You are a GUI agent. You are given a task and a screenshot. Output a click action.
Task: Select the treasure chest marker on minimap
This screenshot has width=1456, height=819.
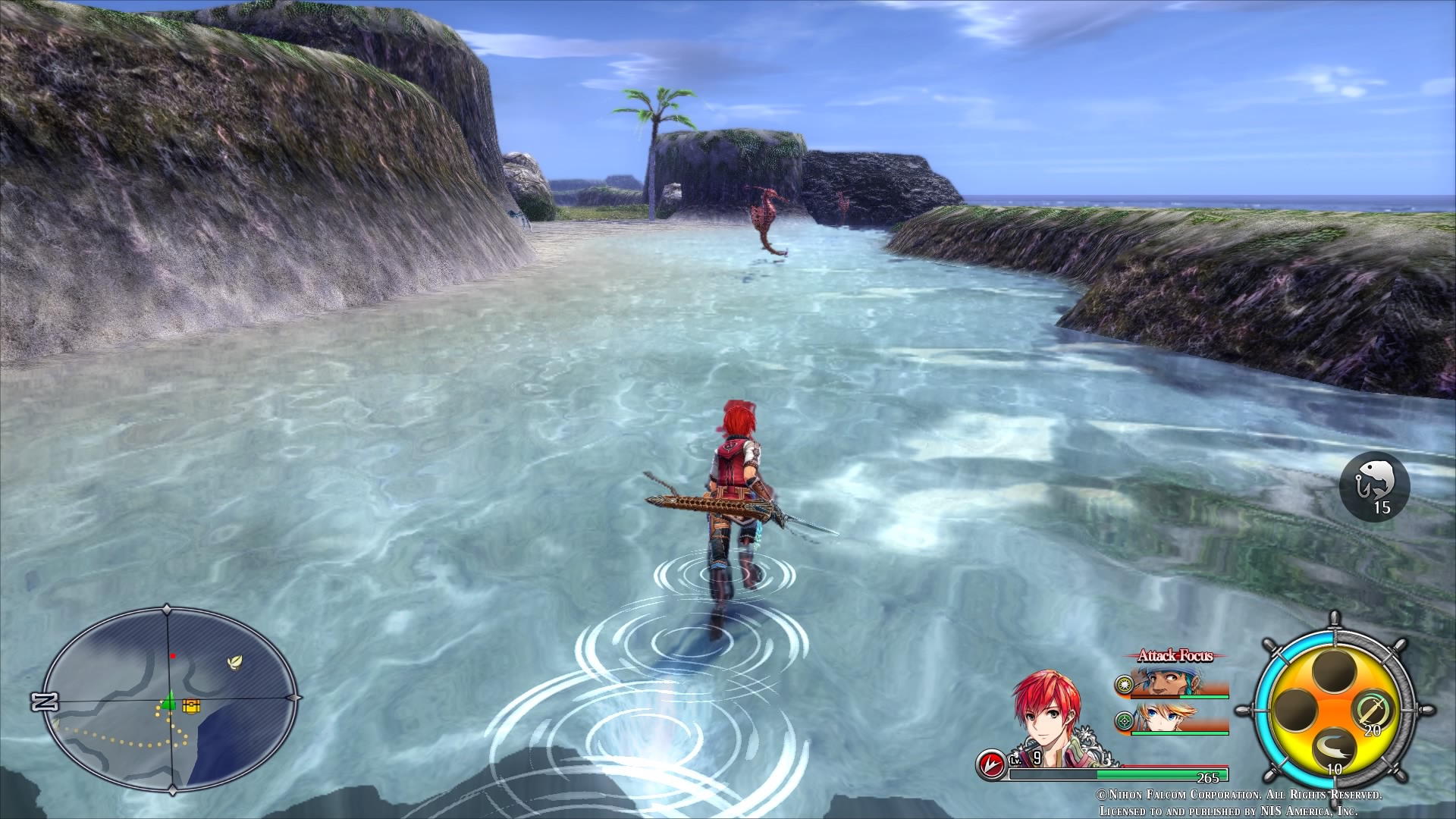tap(191, 705)
